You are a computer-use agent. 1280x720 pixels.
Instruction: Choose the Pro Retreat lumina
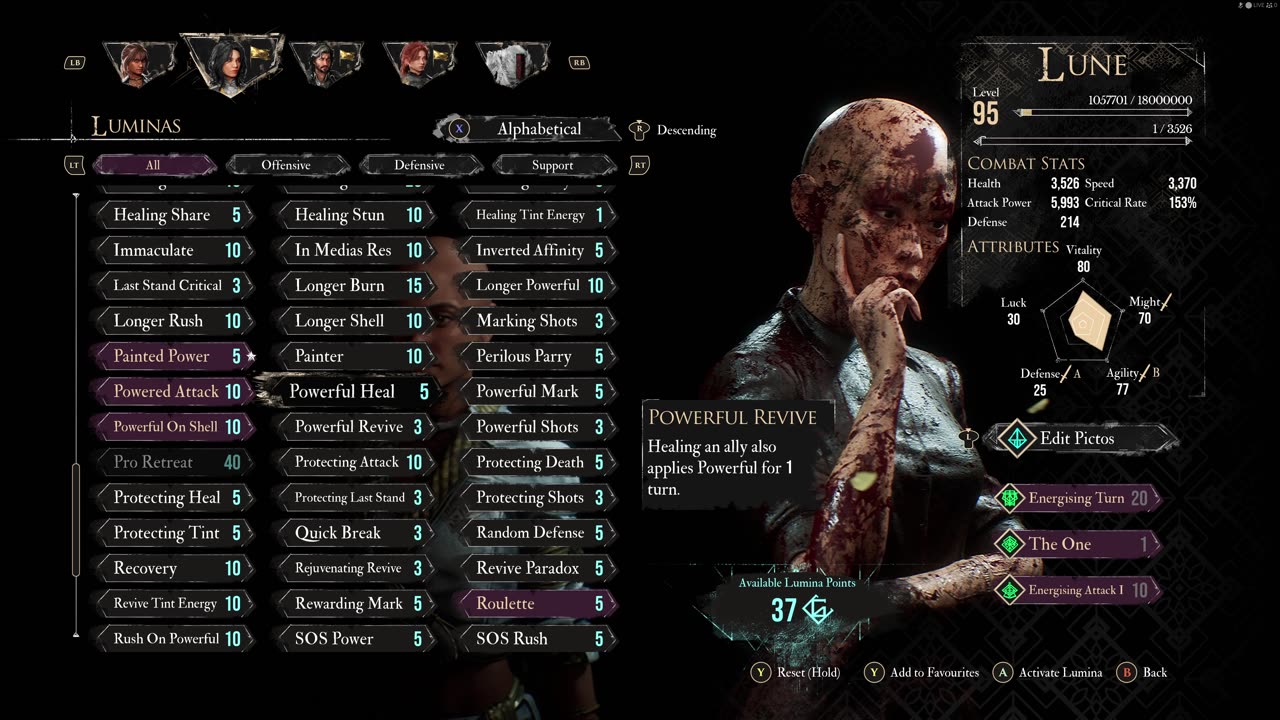[170, 462]
